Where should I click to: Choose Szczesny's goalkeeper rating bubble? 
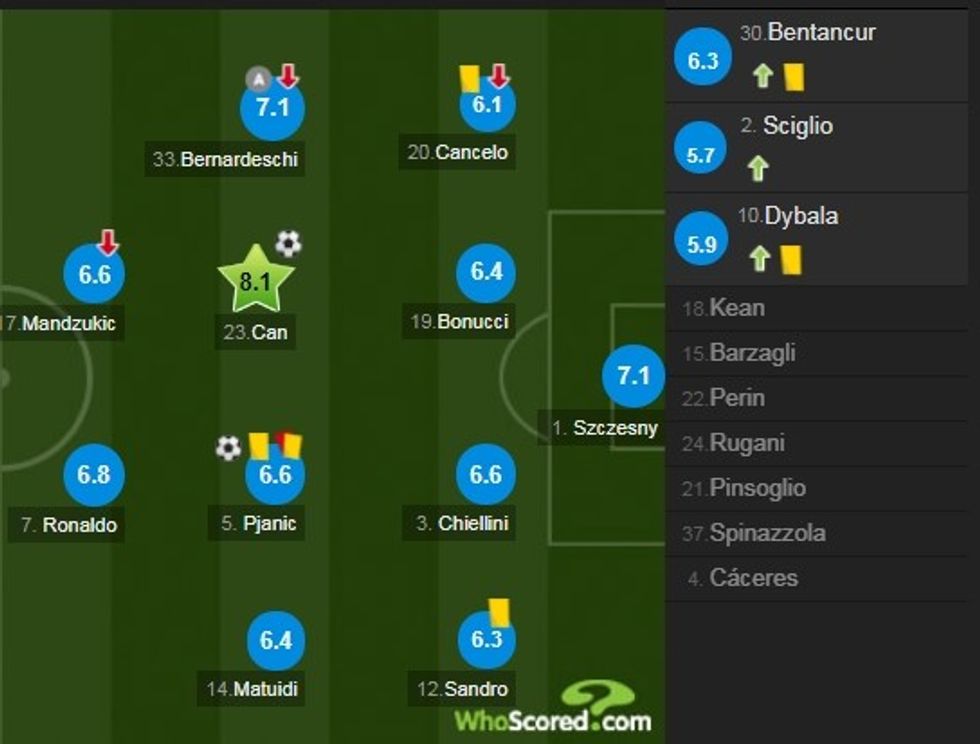point(633,377)
